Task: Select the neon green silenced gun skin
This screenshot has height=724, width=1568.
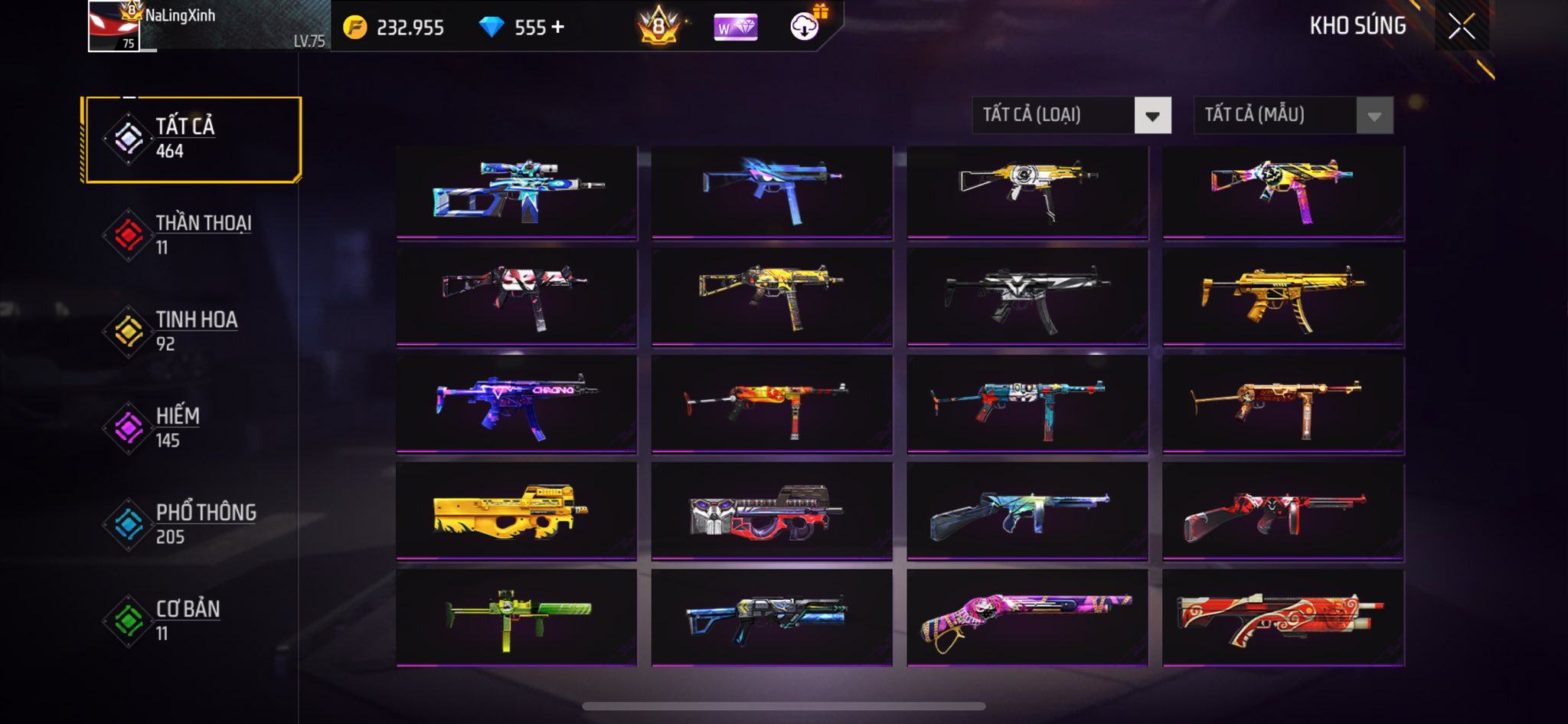Action: (x=517, y=618)
